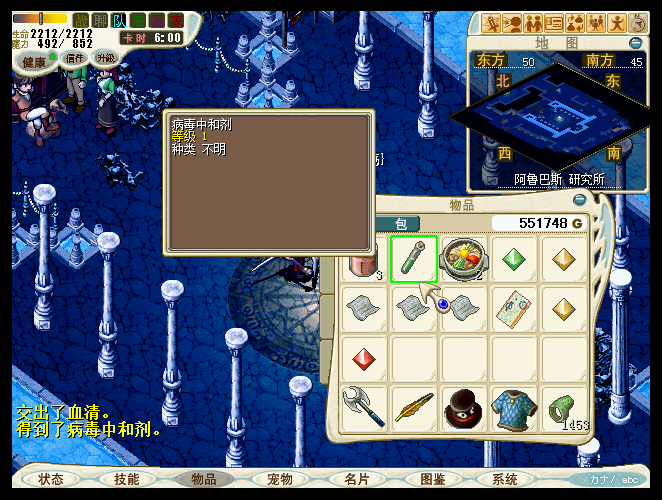This screenshot has height=500, width=662.
Task: Open the 信件 mail button
Action: pos(75,58)
